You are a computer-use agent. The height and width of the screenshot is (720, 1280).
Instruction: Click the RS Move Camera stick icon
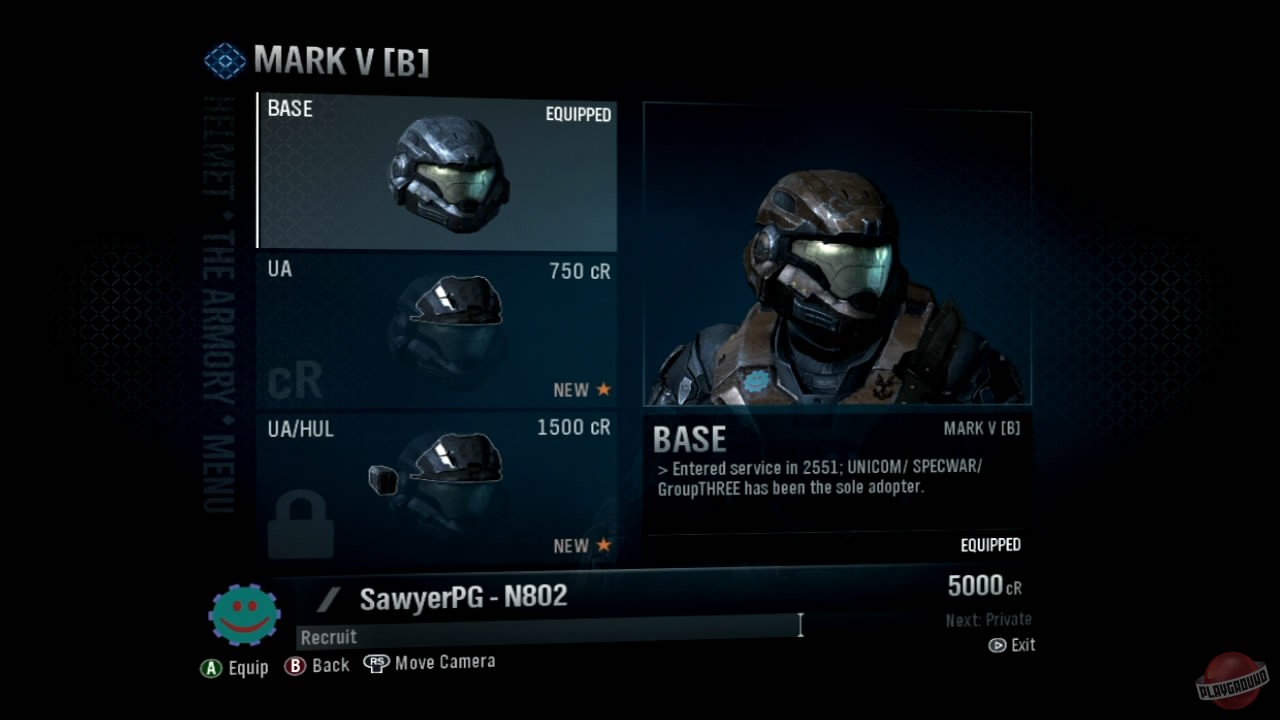pos(376,661)
